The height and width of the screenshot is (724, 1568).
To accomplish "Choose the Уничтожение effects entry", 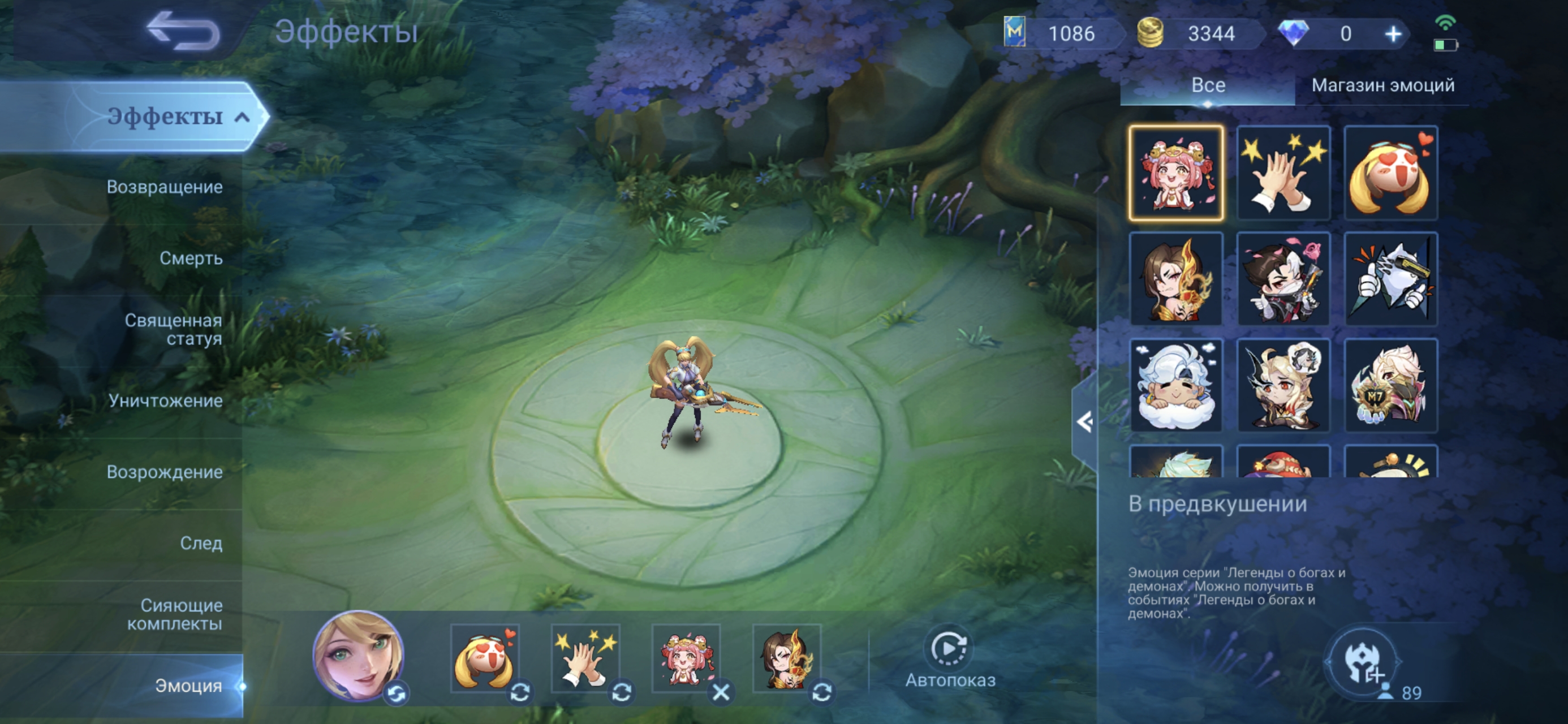I will pos(165,400).
